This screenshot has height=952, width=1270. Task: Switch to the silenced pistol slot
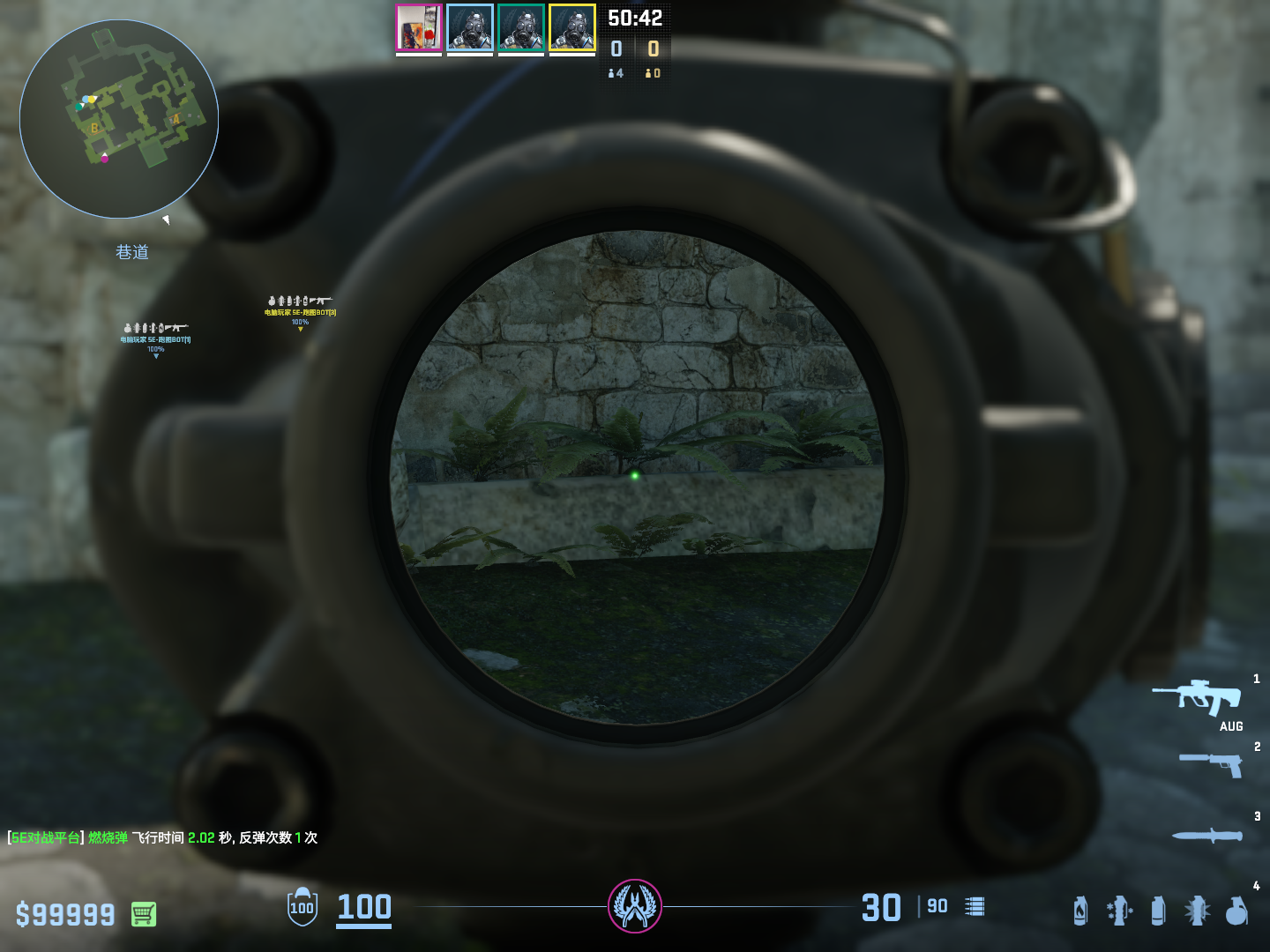pos(1211,763)
